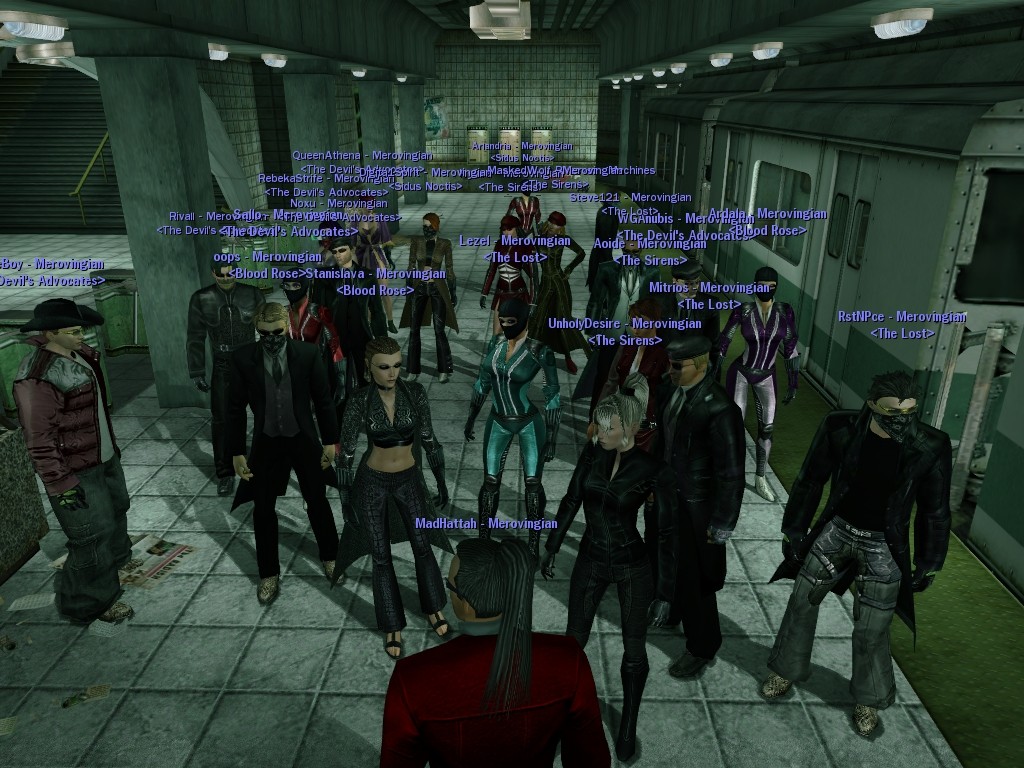
Task: Target Steve121 via the name label
Action: click(630, 198)
